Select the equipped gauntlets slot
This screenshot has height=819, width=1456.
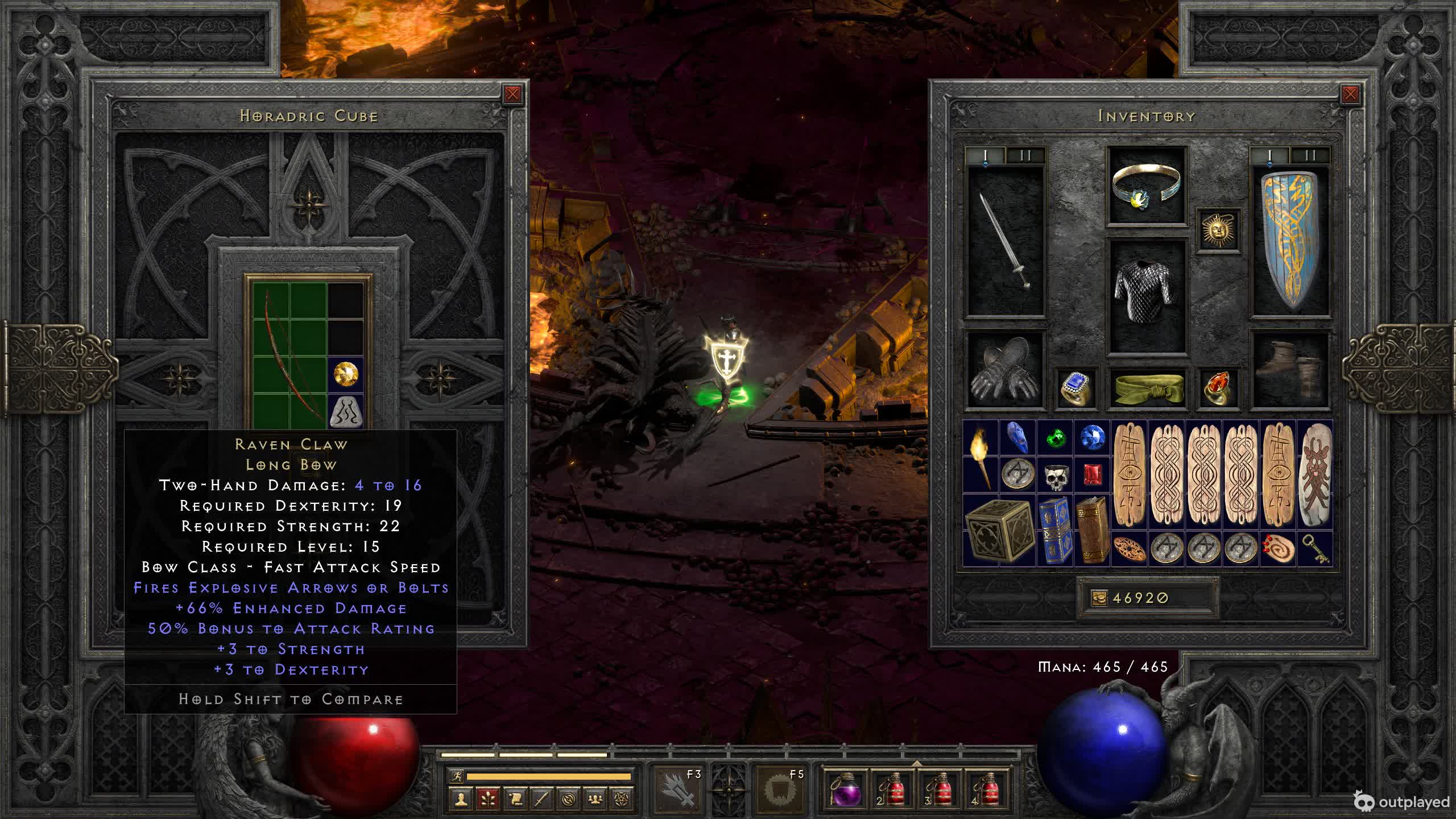[1006, 370]
